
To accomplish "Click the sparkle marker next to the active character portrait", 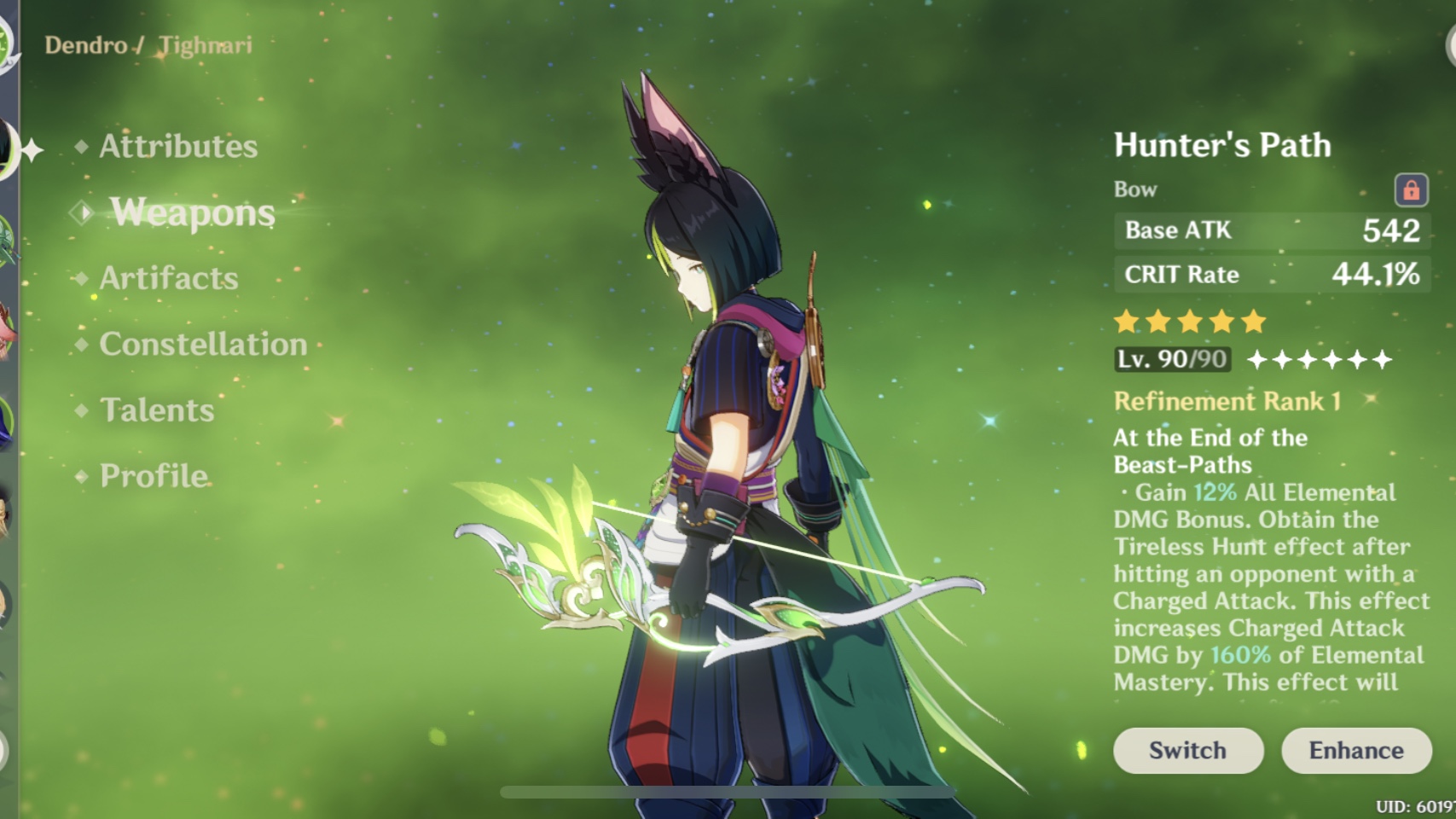I will click(x=32, y=152).
